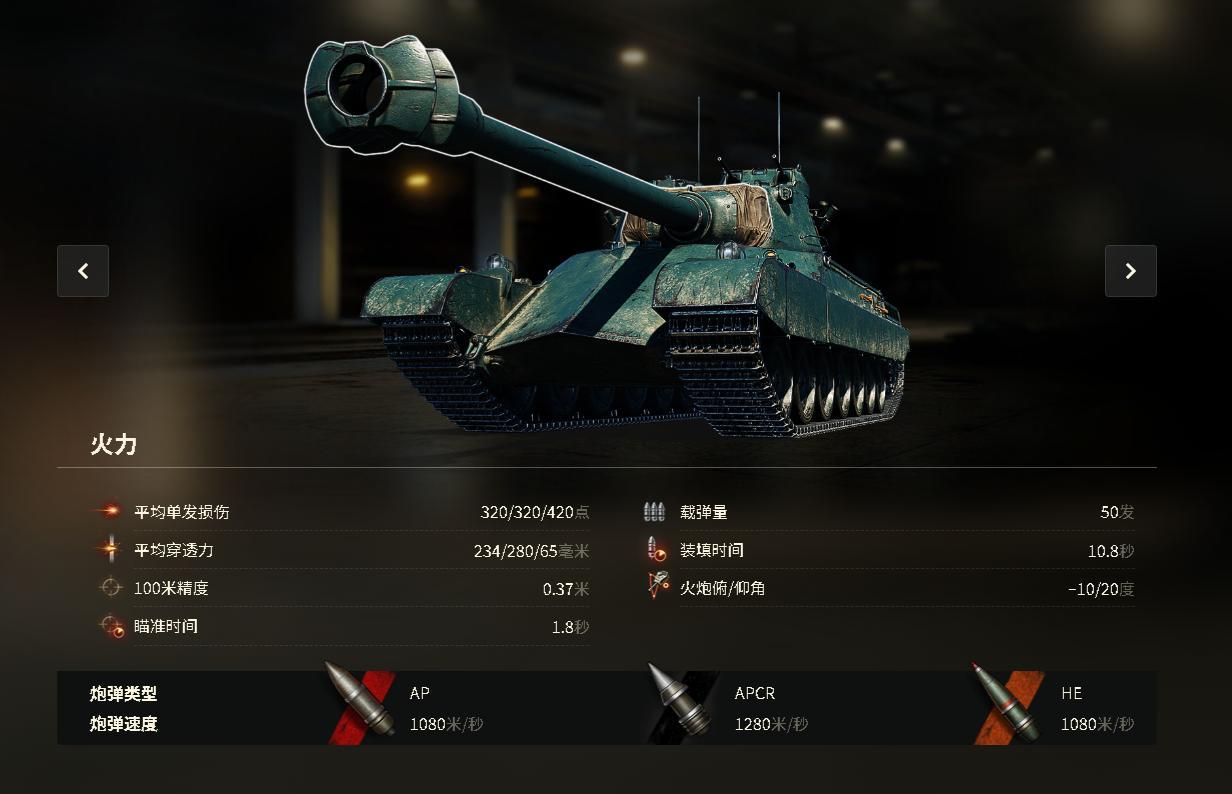Show the next tank image

pos(1130,271)
